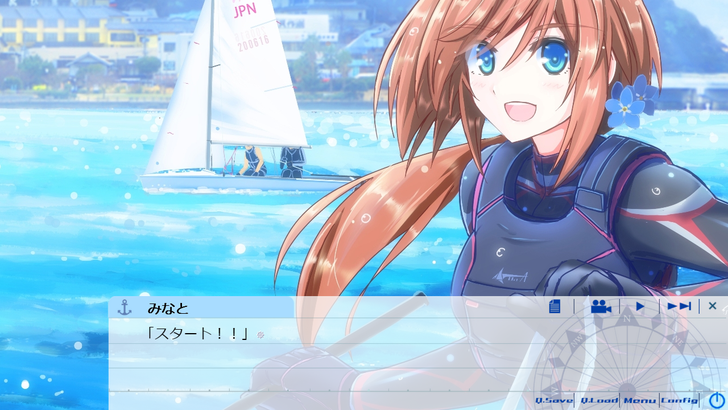Click the movie camera icon

pos(600,307)
